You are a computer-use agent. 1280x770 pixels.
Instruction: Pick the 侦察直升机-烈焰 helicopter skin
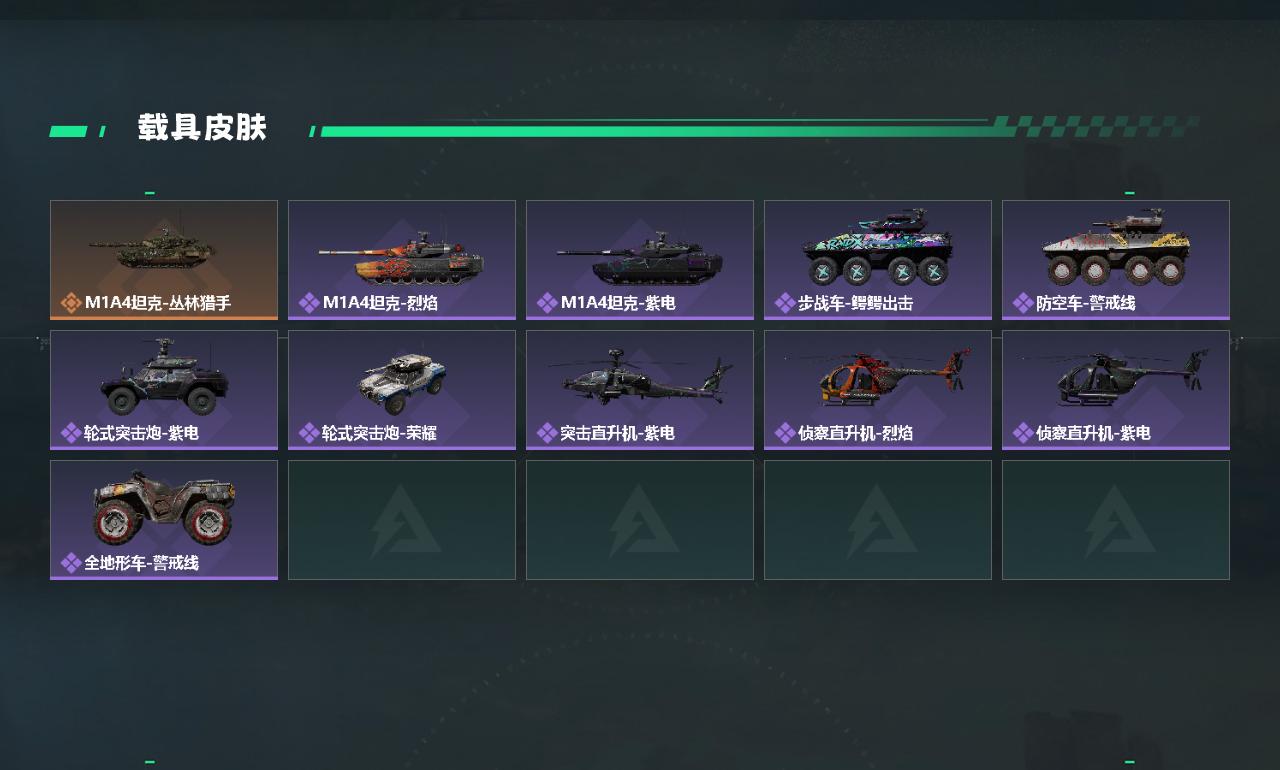click(x=878, y=389)
